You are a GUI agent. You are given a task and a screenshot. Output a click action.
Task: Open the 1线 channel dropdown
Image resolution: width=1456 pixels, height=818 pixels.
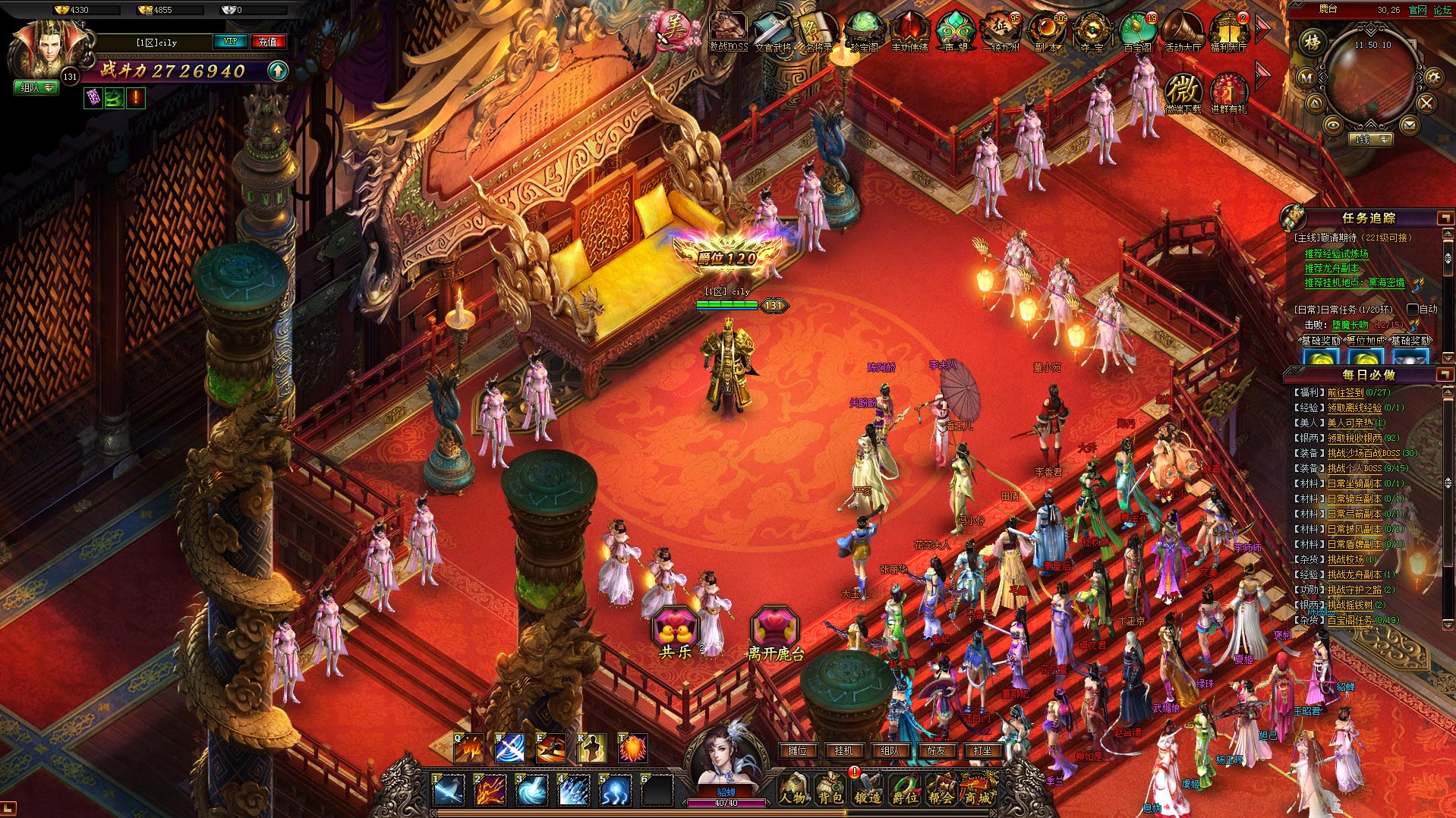click(1372, 140)
